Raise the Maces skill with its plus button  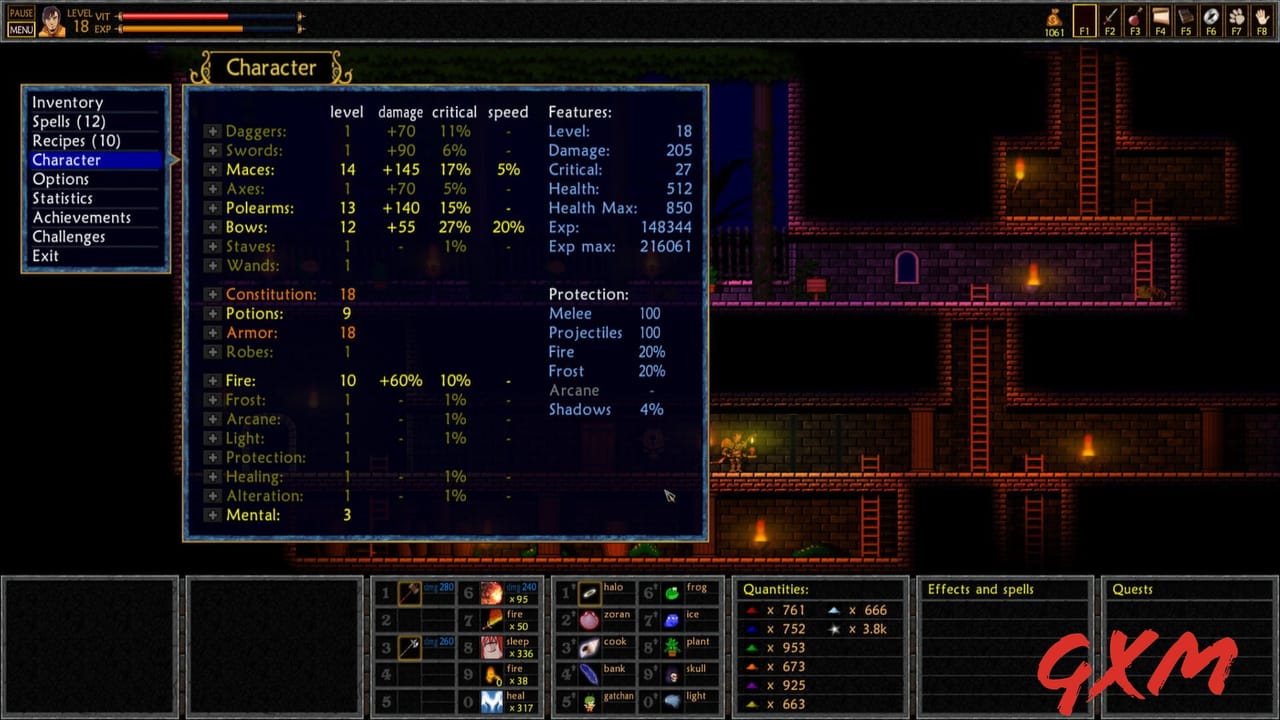point(212,170)
